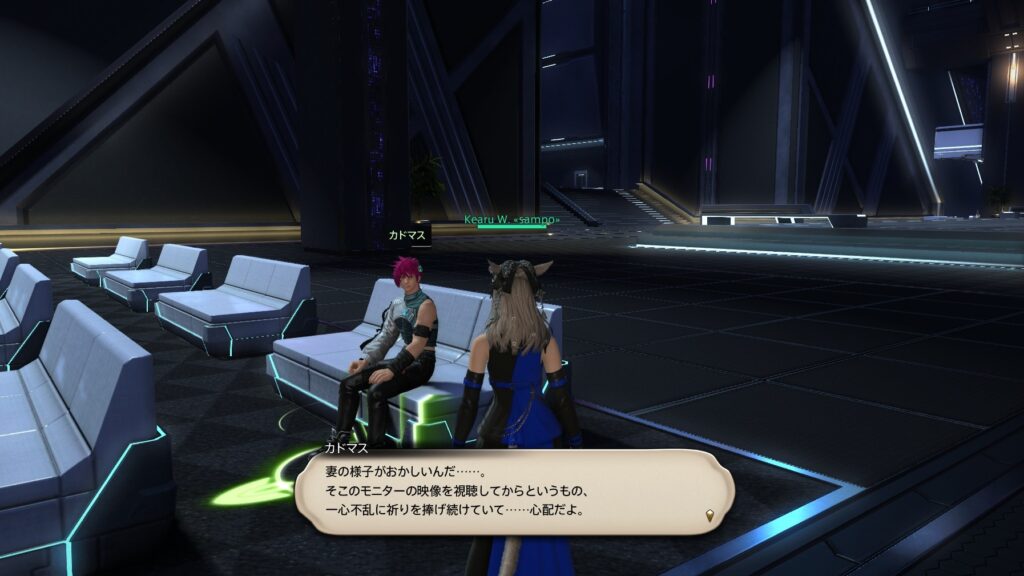1024x576 pixels.
Task: Select the カドマス nameplate above the NPC
Action: coord(407,236)
